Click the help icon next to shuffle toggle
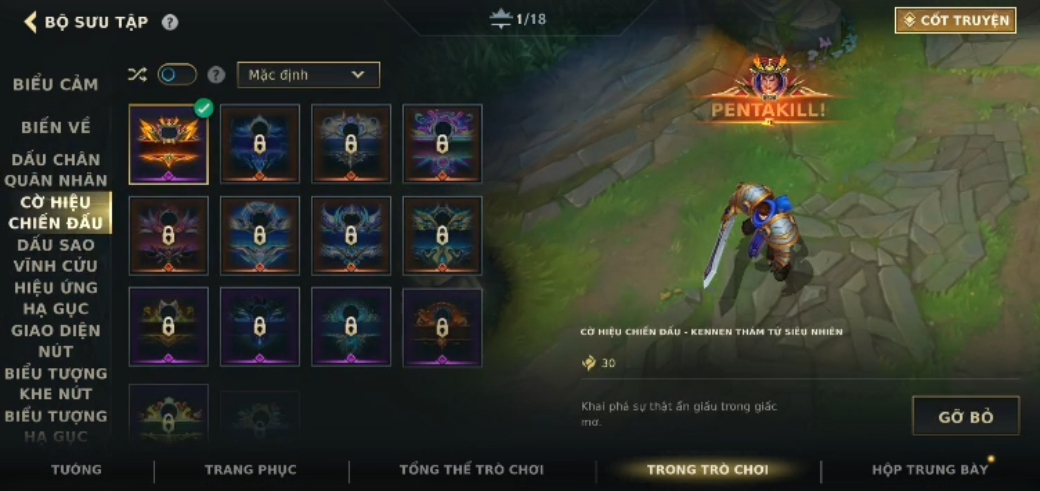The height and width of the screenshot is (491, 1040). (216, 75)
